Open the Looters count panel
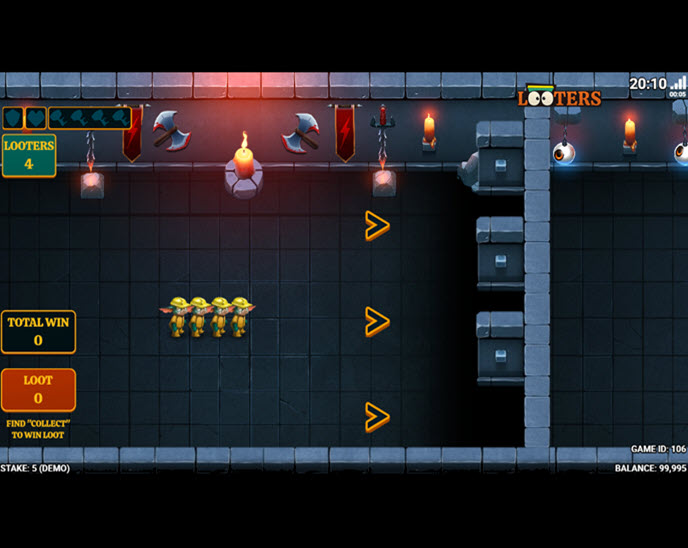Viewport: 688px width, 548px height. [28, 155]
